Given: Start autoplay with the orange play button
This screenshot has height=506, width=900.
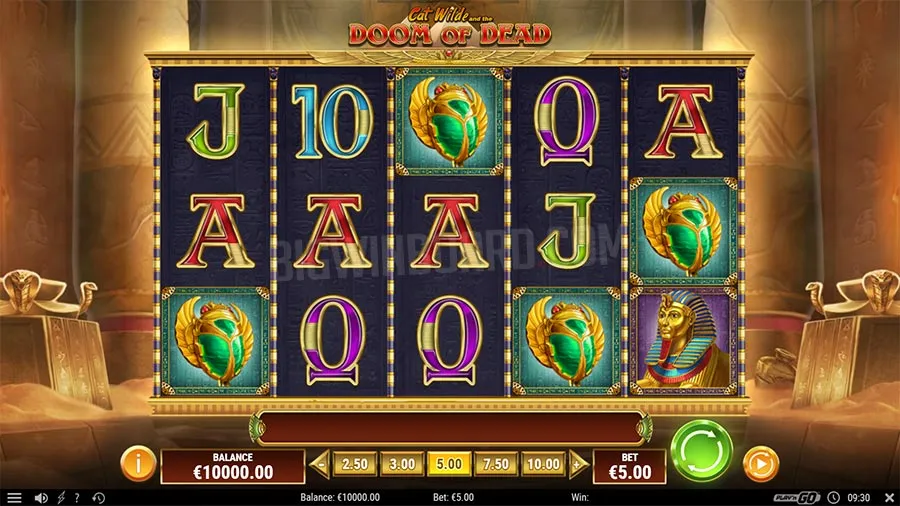Looking at the screenshot, I should (x=760, y=464).
